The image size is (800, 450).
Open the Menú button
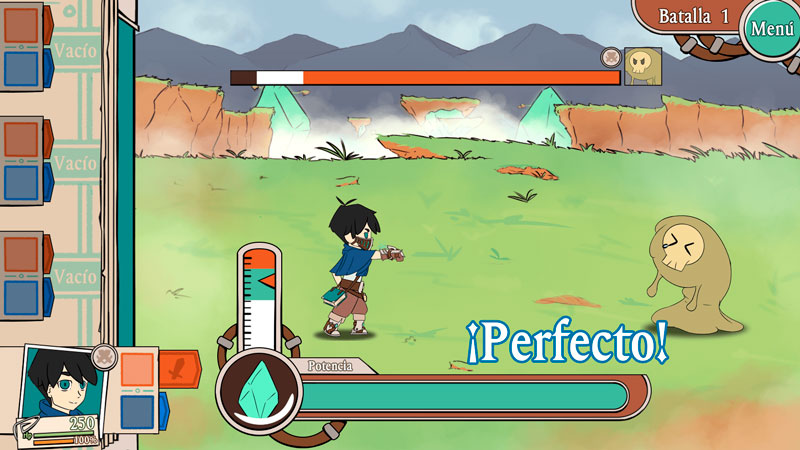(772, 28)
